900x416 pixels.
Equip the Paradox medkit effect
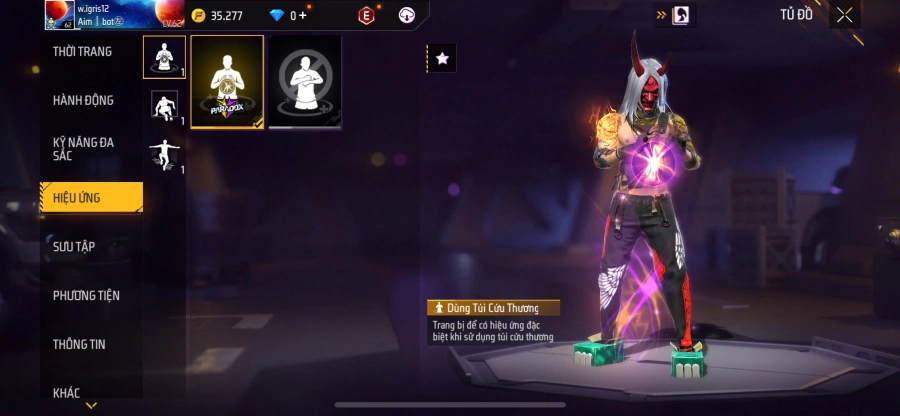[227, 82]
